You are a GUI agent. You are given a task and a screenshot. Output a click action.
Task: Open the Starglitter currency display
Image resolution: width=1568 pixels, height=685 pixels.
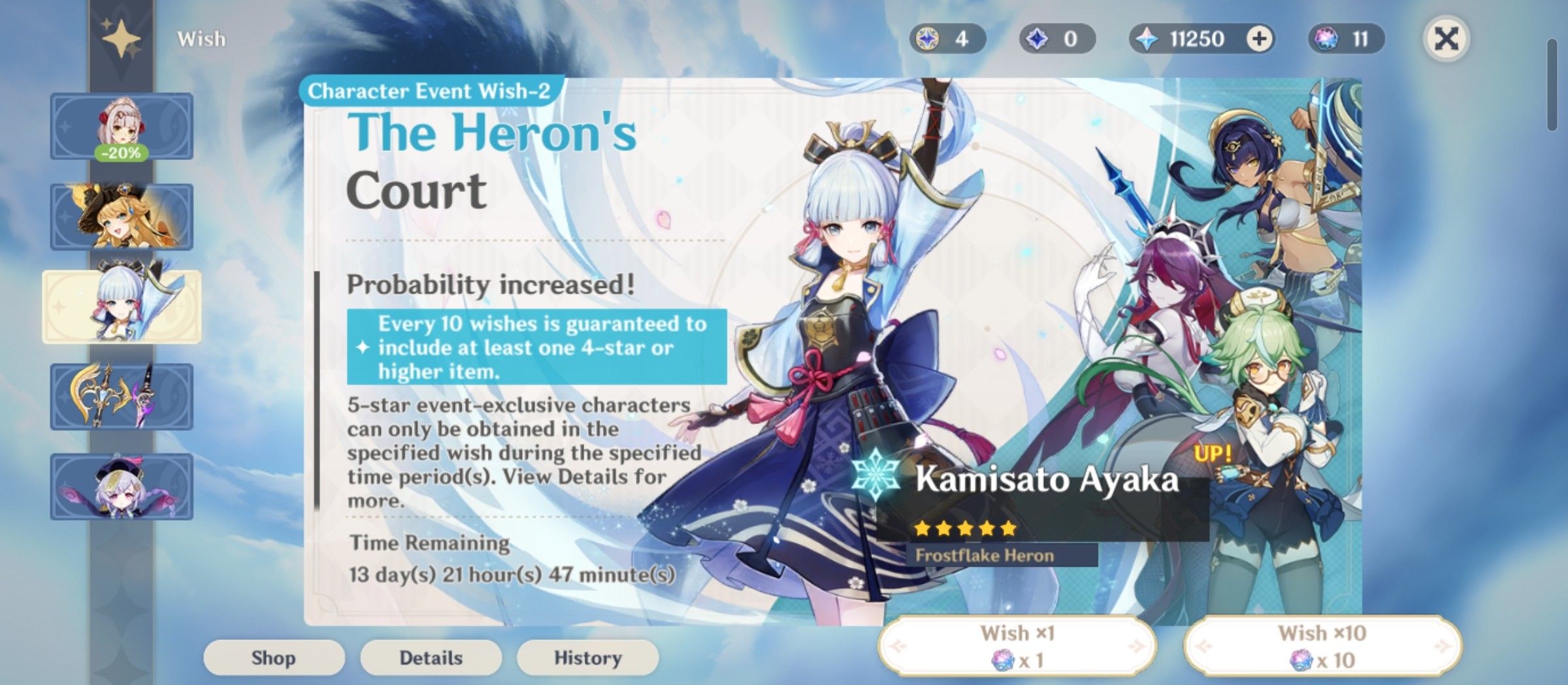(947, 39)
